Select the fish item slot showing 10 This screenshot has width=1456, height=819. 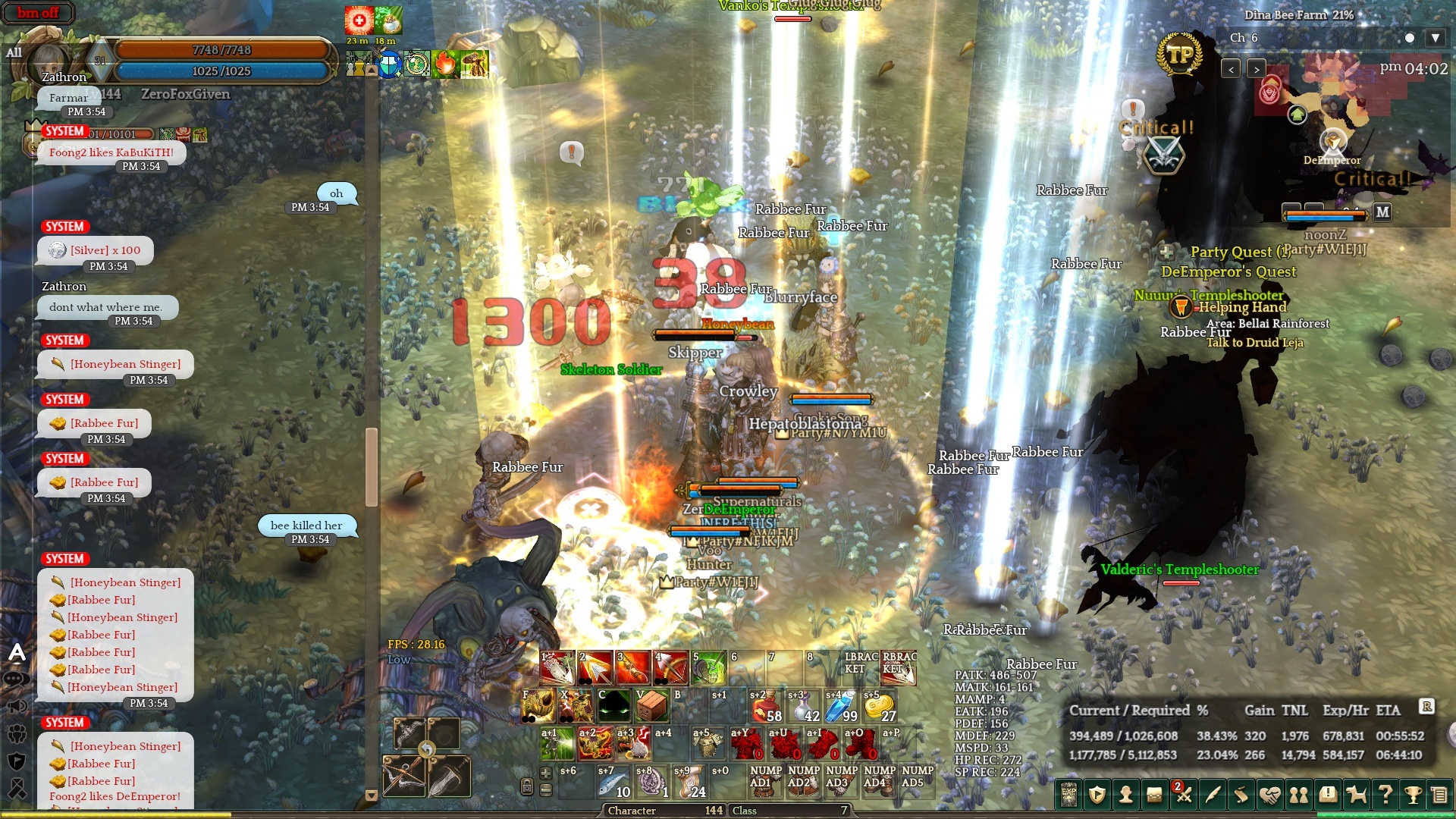614,783
